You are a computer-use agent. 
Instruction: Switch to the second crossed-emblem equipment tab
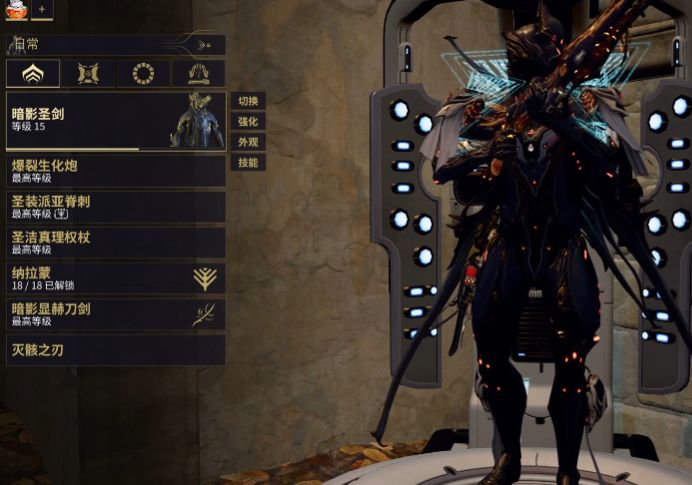88,73
